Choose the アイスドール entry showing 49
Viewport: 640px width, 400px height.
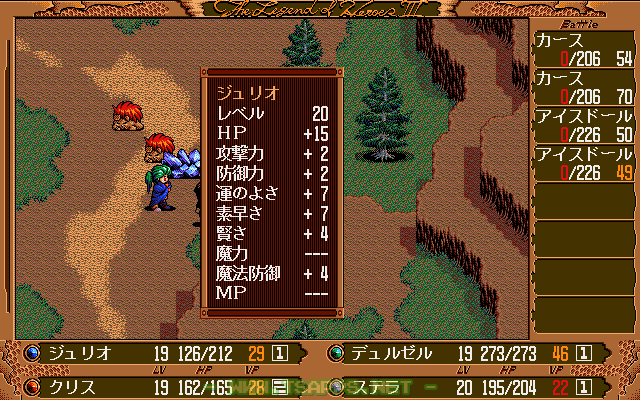point(584,162)
